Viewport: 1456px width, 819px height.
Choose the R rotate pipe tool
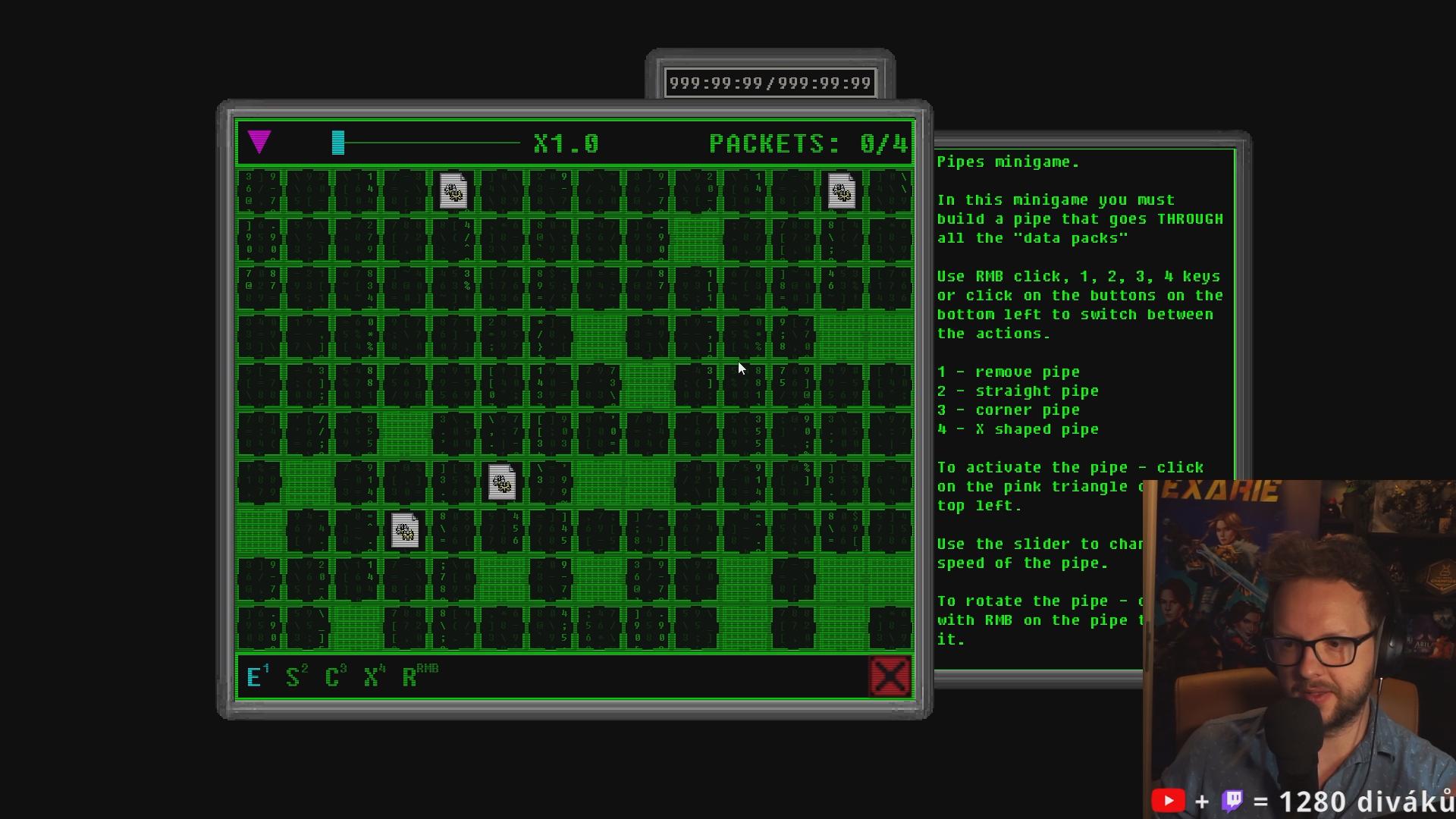tap(412, 676)
